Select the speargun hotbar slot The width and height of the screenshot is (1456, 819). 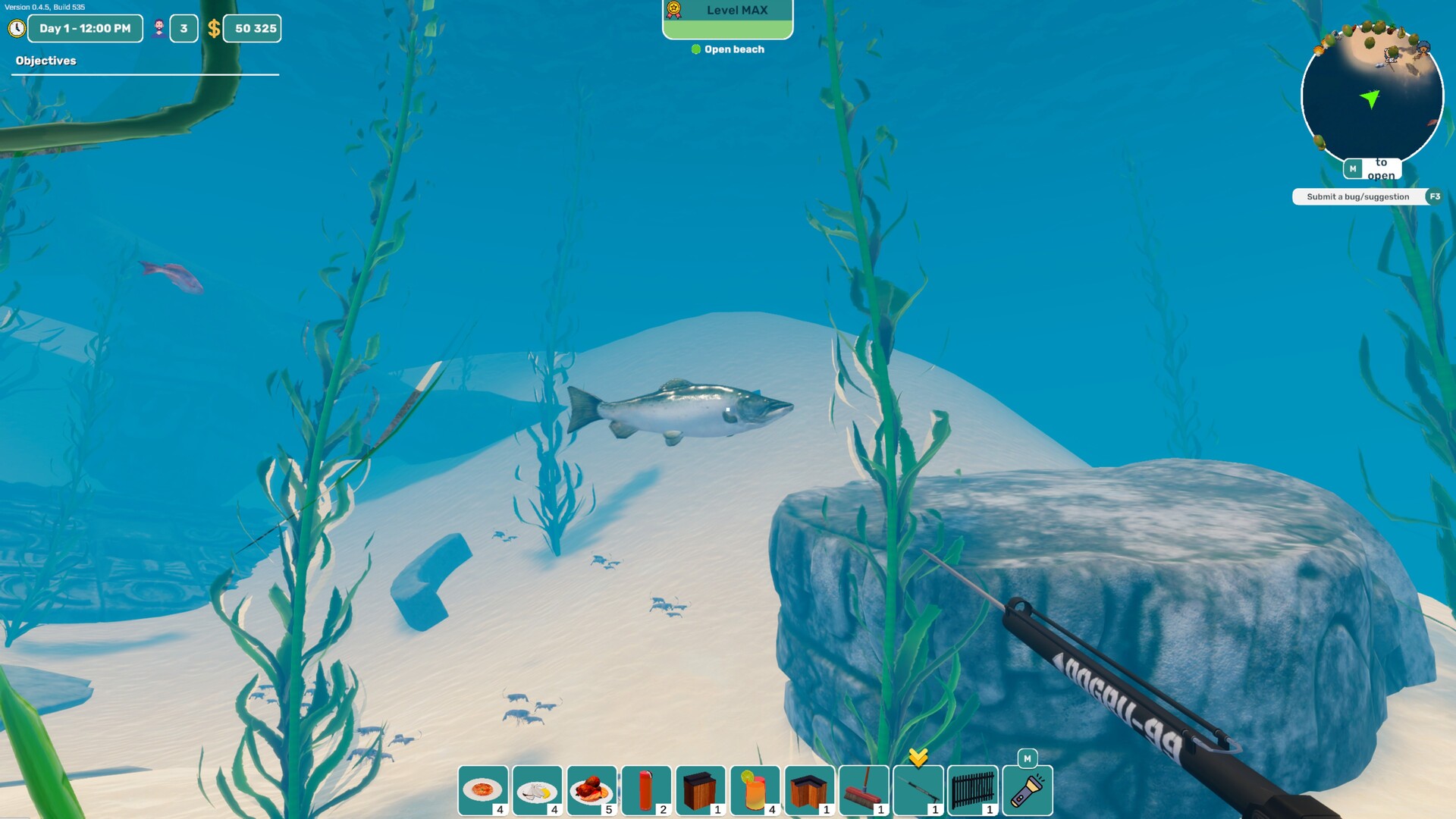pyautogui.click(x=918, y=790)
